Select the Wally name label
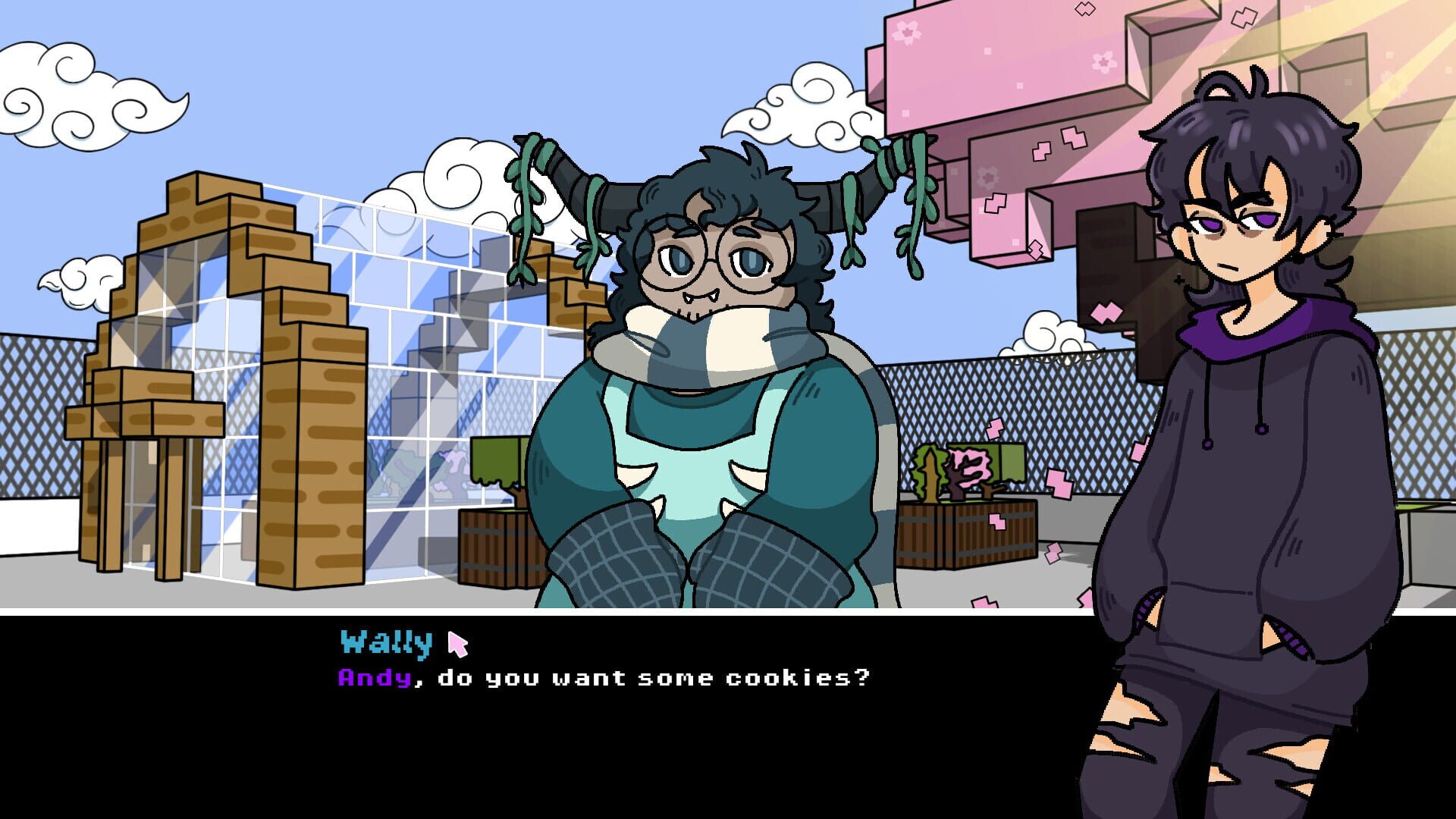Screen dimensions: 1456x819 385,643
